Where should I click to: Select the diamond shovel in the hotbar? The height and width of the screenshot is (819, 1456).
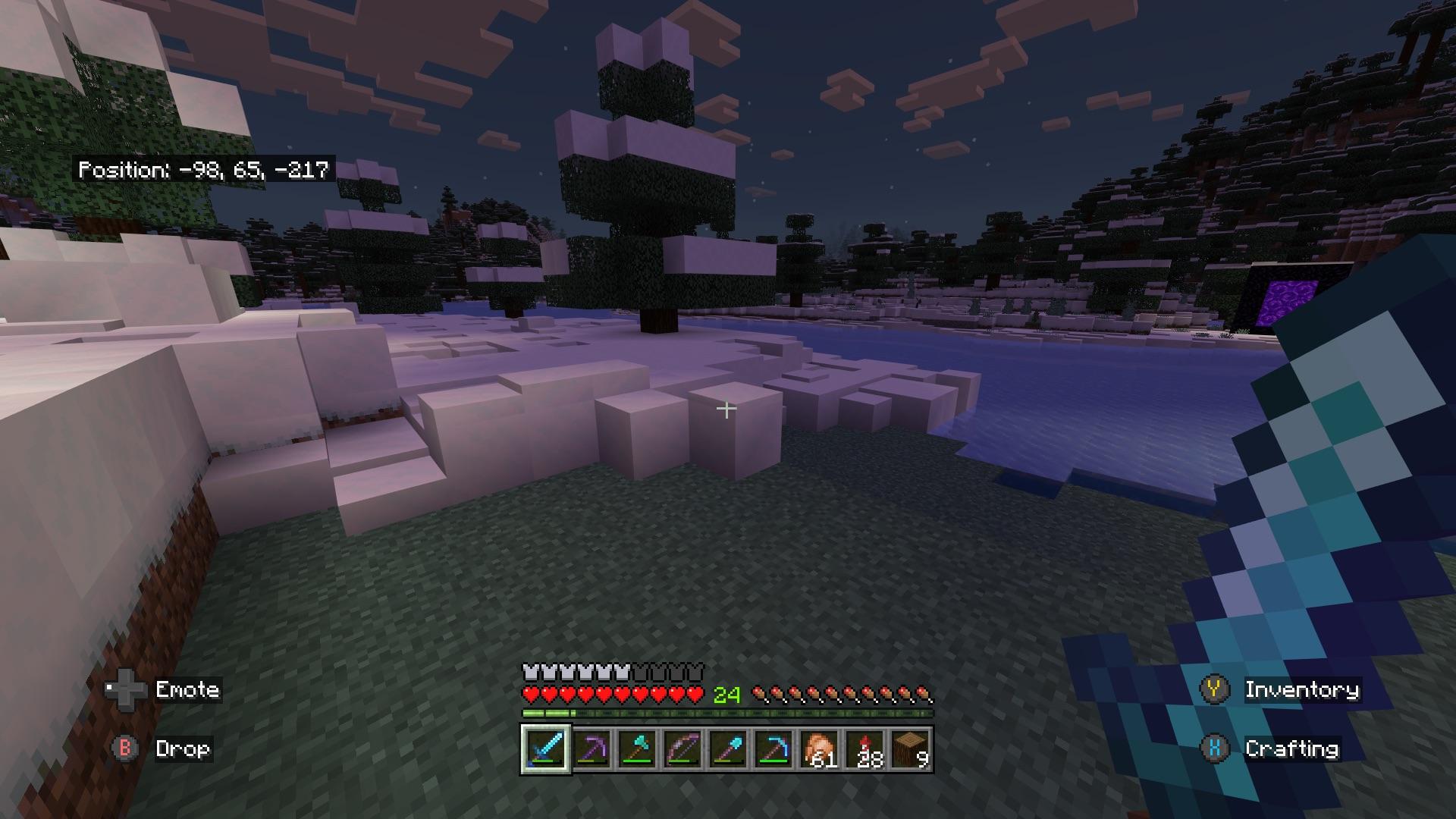coord(729,749)
